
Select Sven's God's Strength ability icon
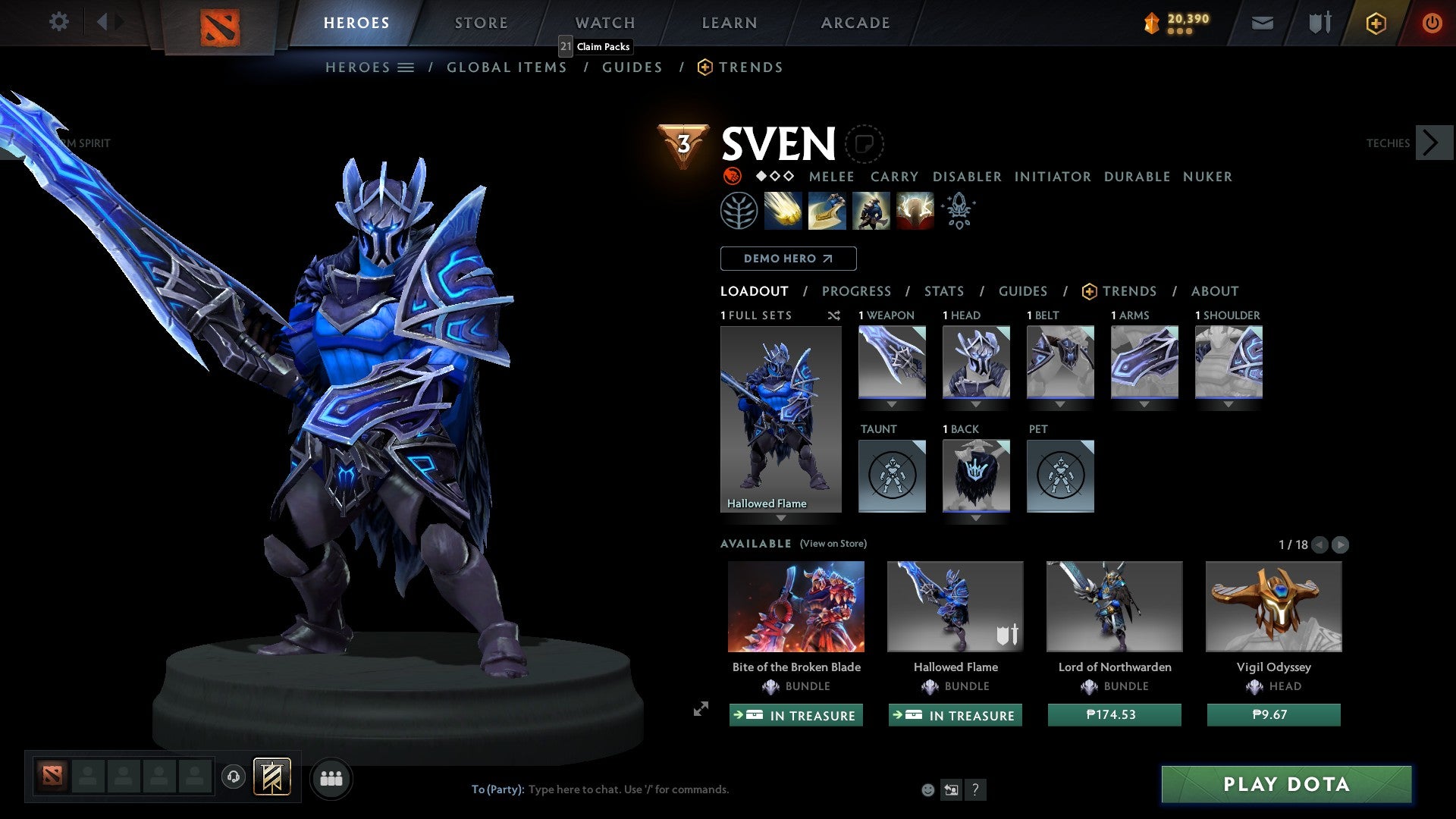tap(915, 211)
